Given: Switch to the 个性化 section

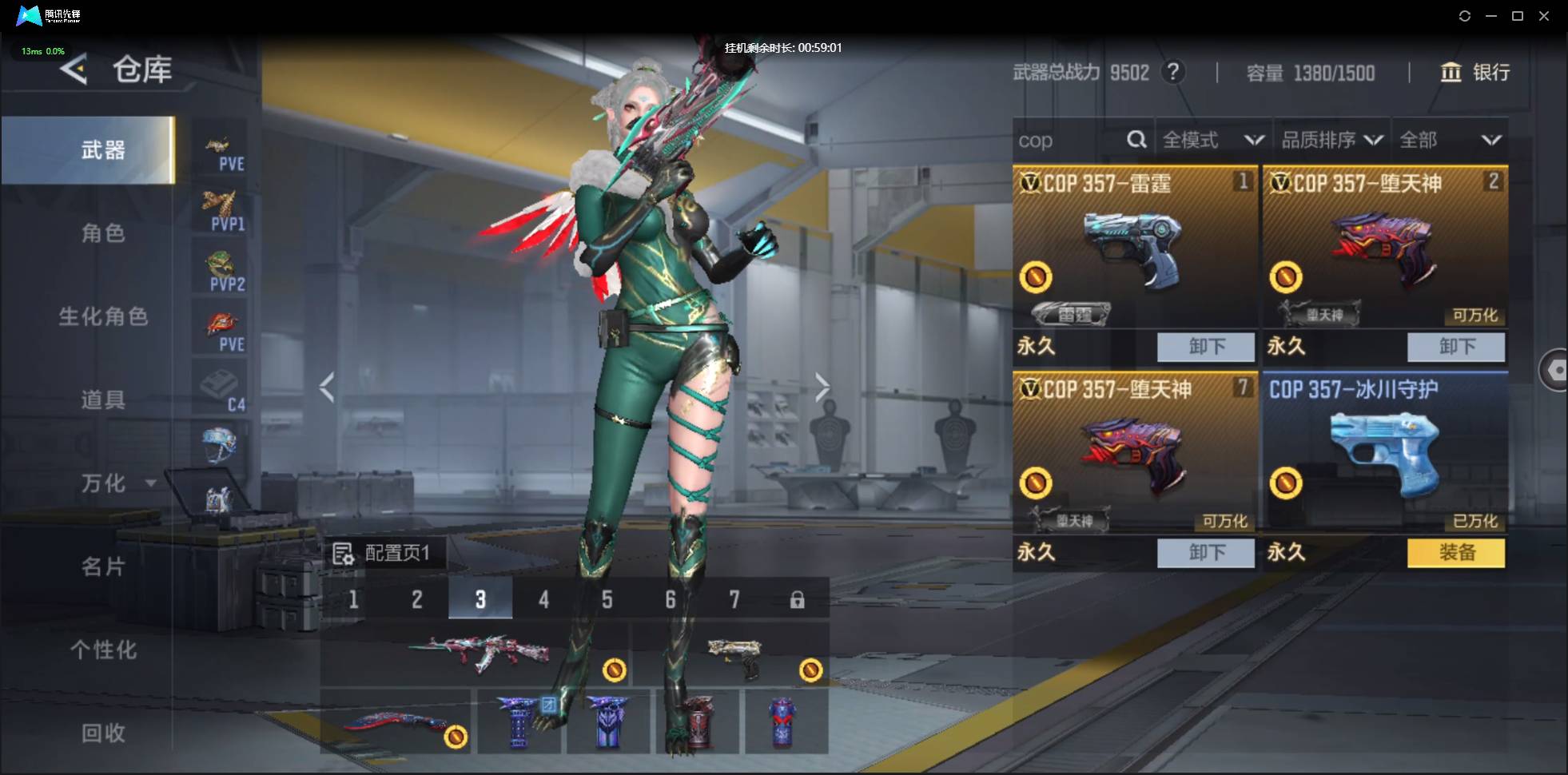Looking at the screenshot, I should click(x=103, y=650).
